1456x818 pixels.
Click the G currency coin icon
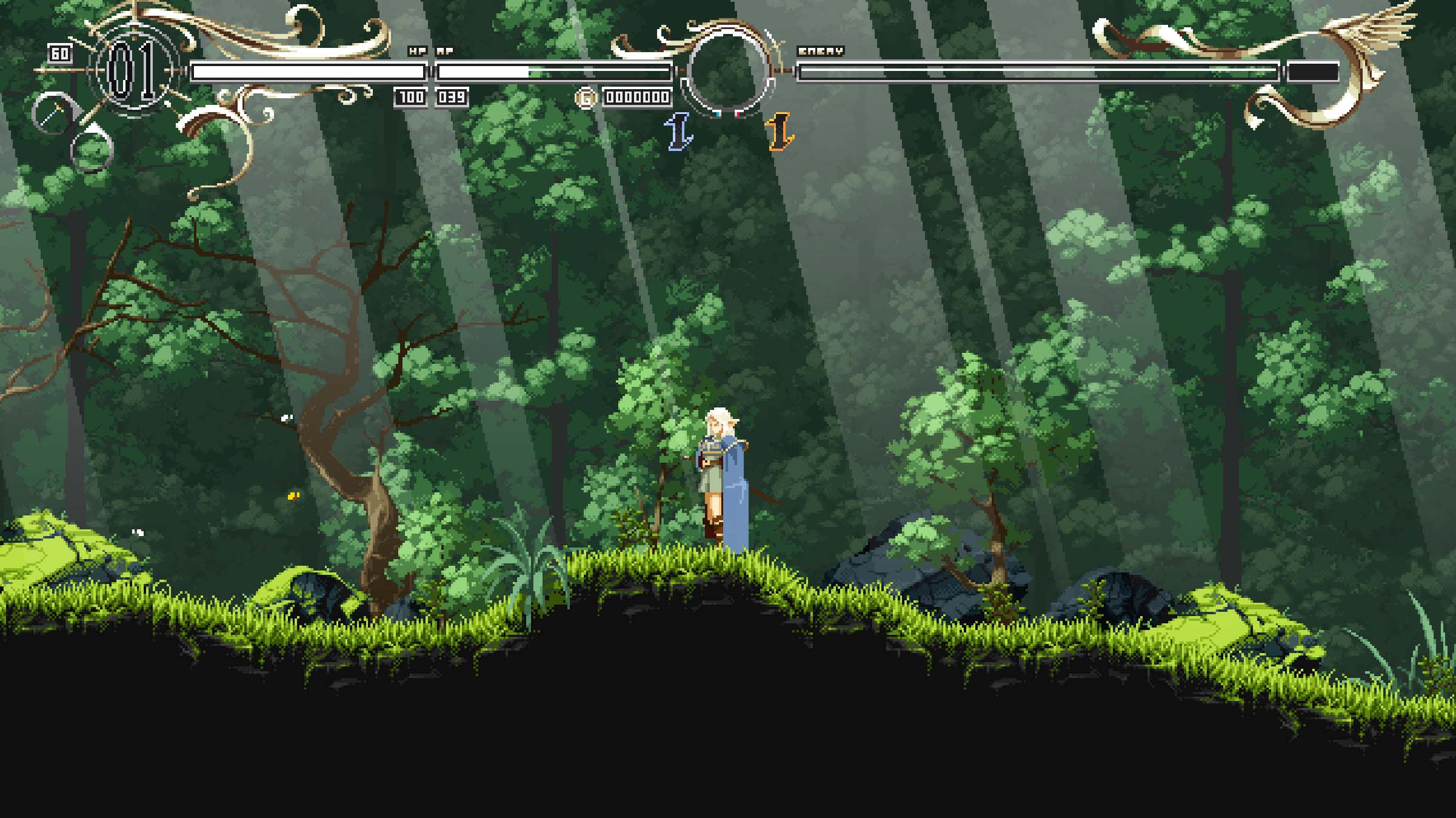click(586, 97)
